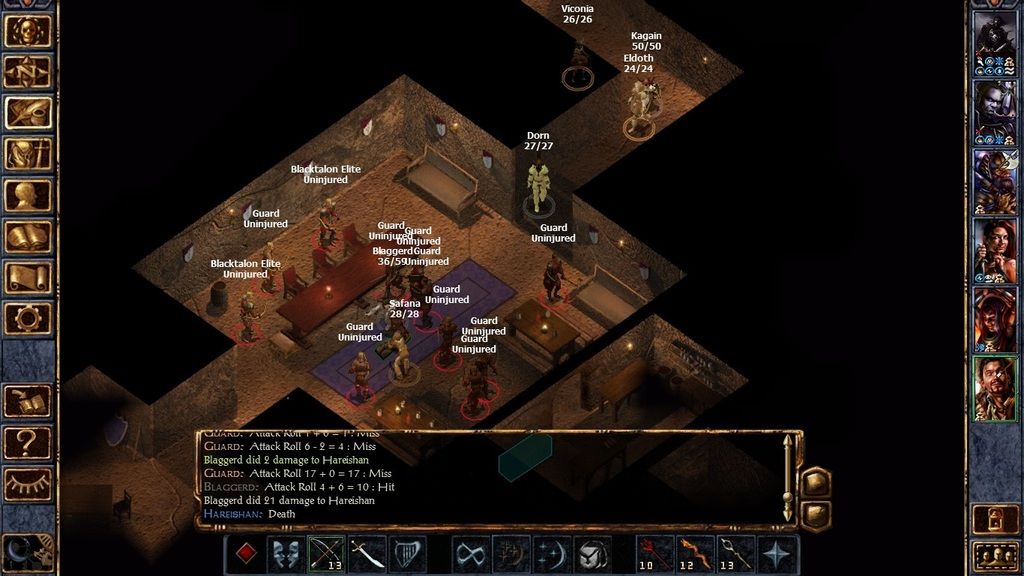Image resolution: width=1024 pixels, height=576 pixels.
Task: Use the red wand quick item
Action: [655, 554]
